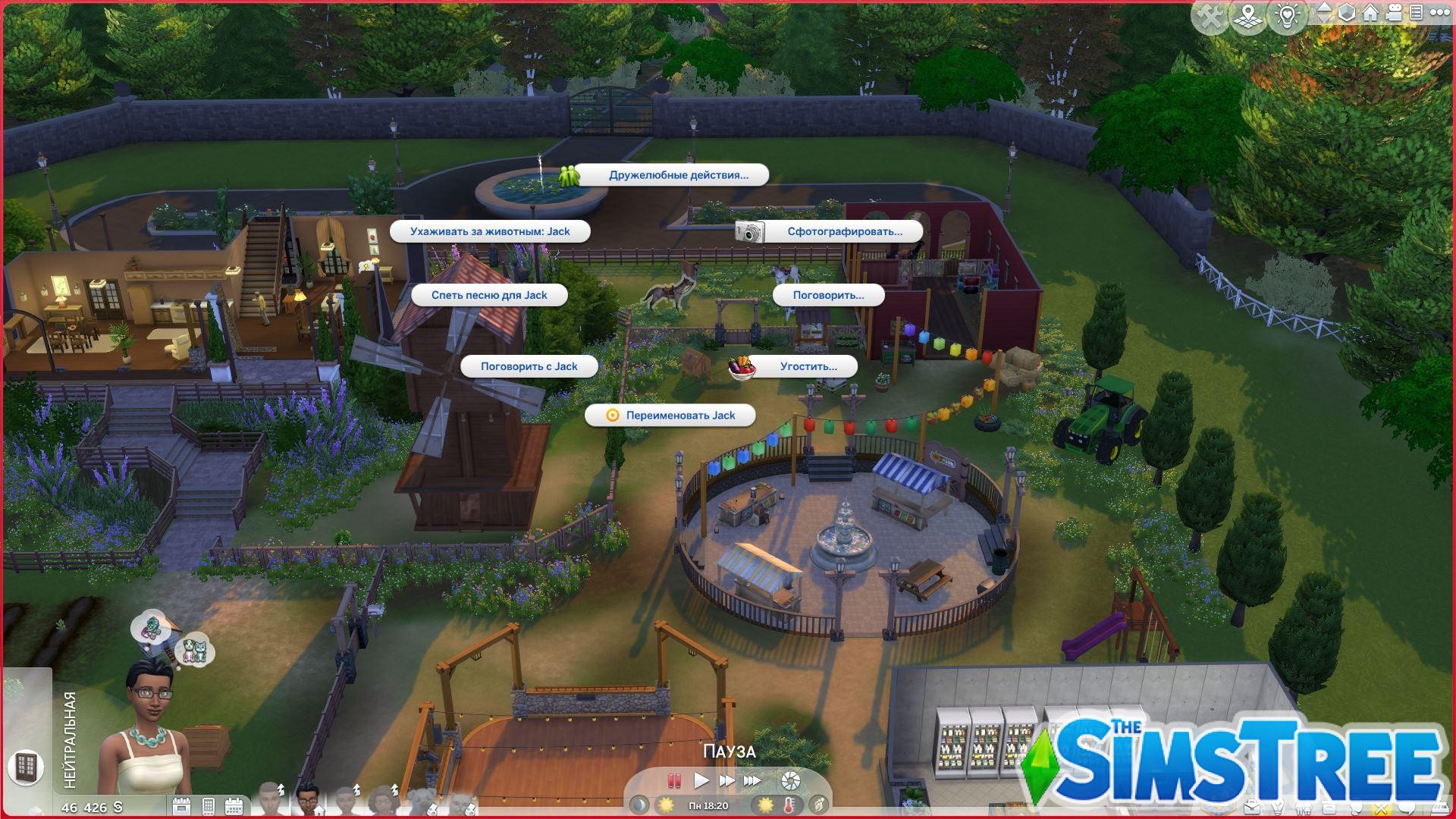Open notifications with the list icon

click(1416, 13)
